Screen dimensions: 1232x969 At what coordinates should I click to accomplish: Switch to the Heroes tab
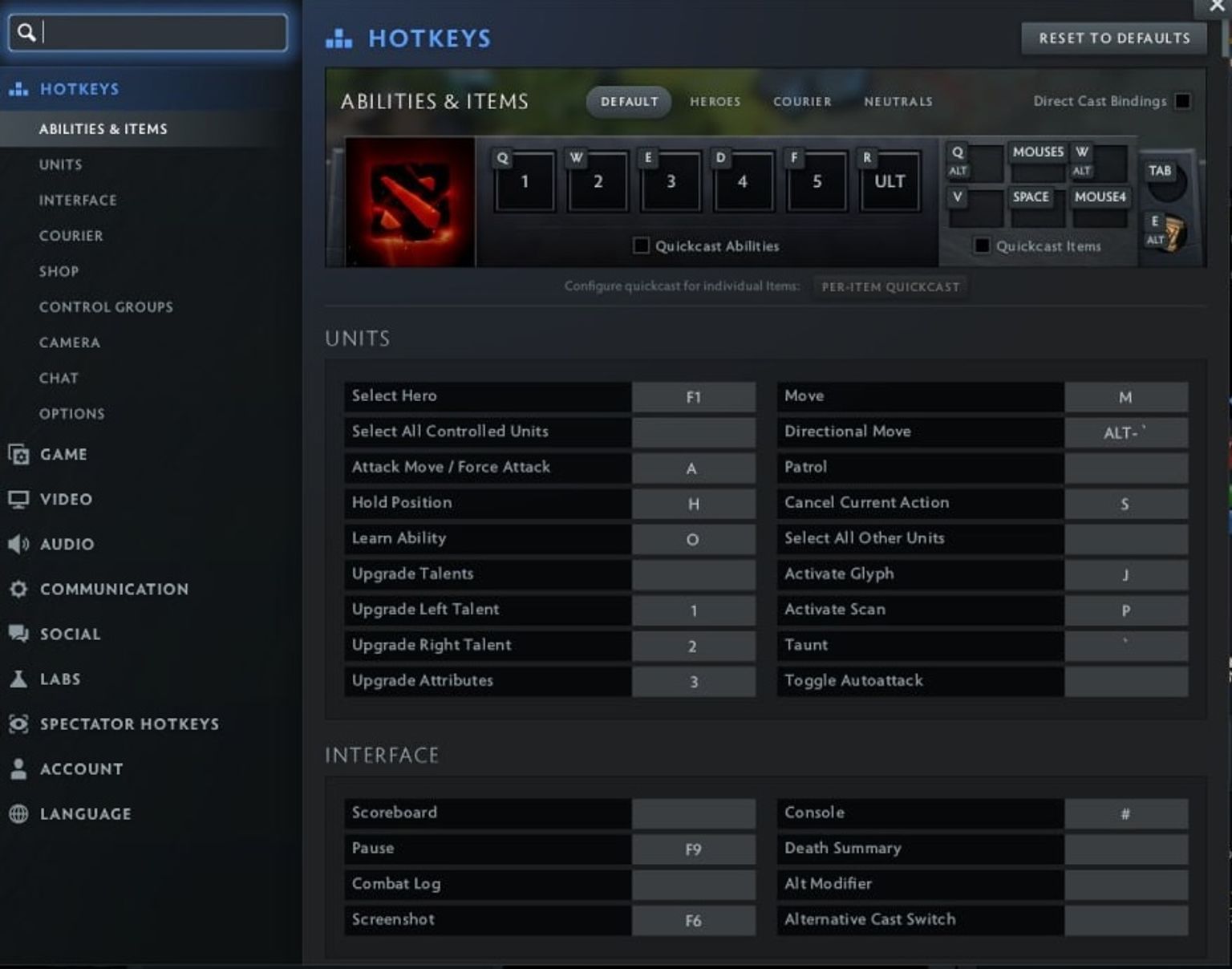pos(714,102)
